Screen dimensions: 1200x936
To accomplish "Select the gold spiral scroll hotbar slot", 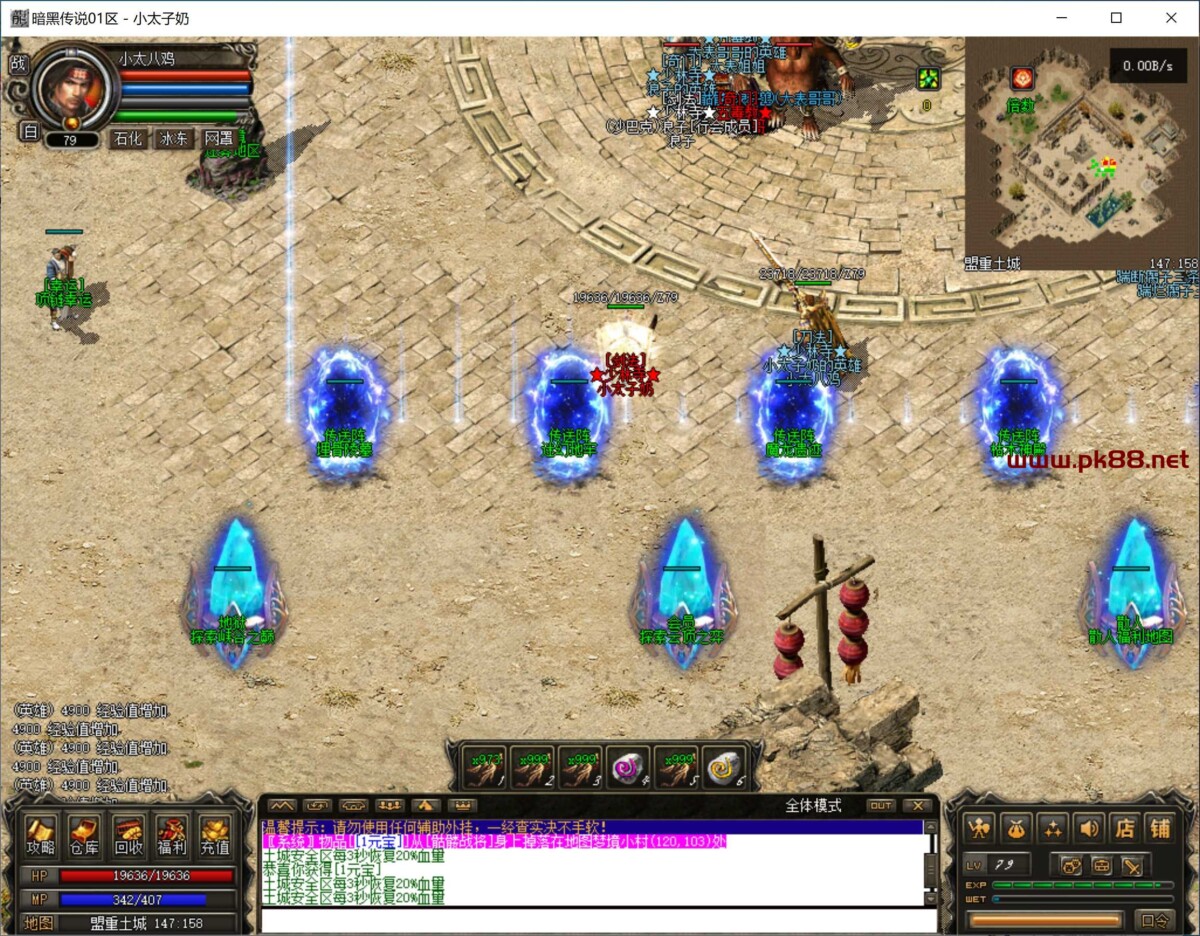I will pos(724,768).
